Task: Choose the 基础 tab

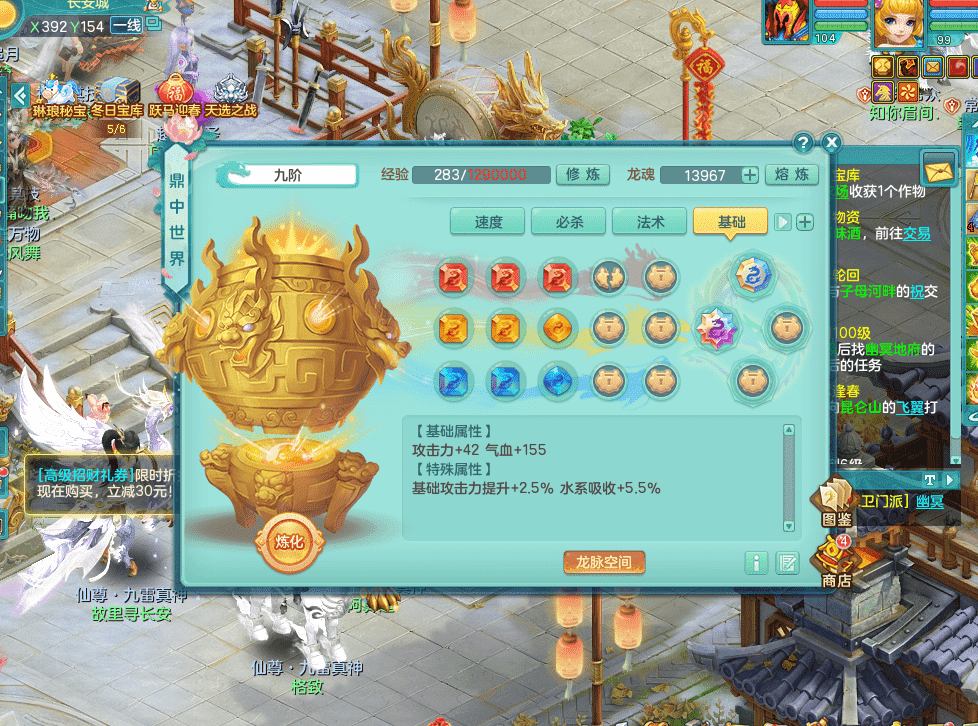Action: [x=731, y=222]
